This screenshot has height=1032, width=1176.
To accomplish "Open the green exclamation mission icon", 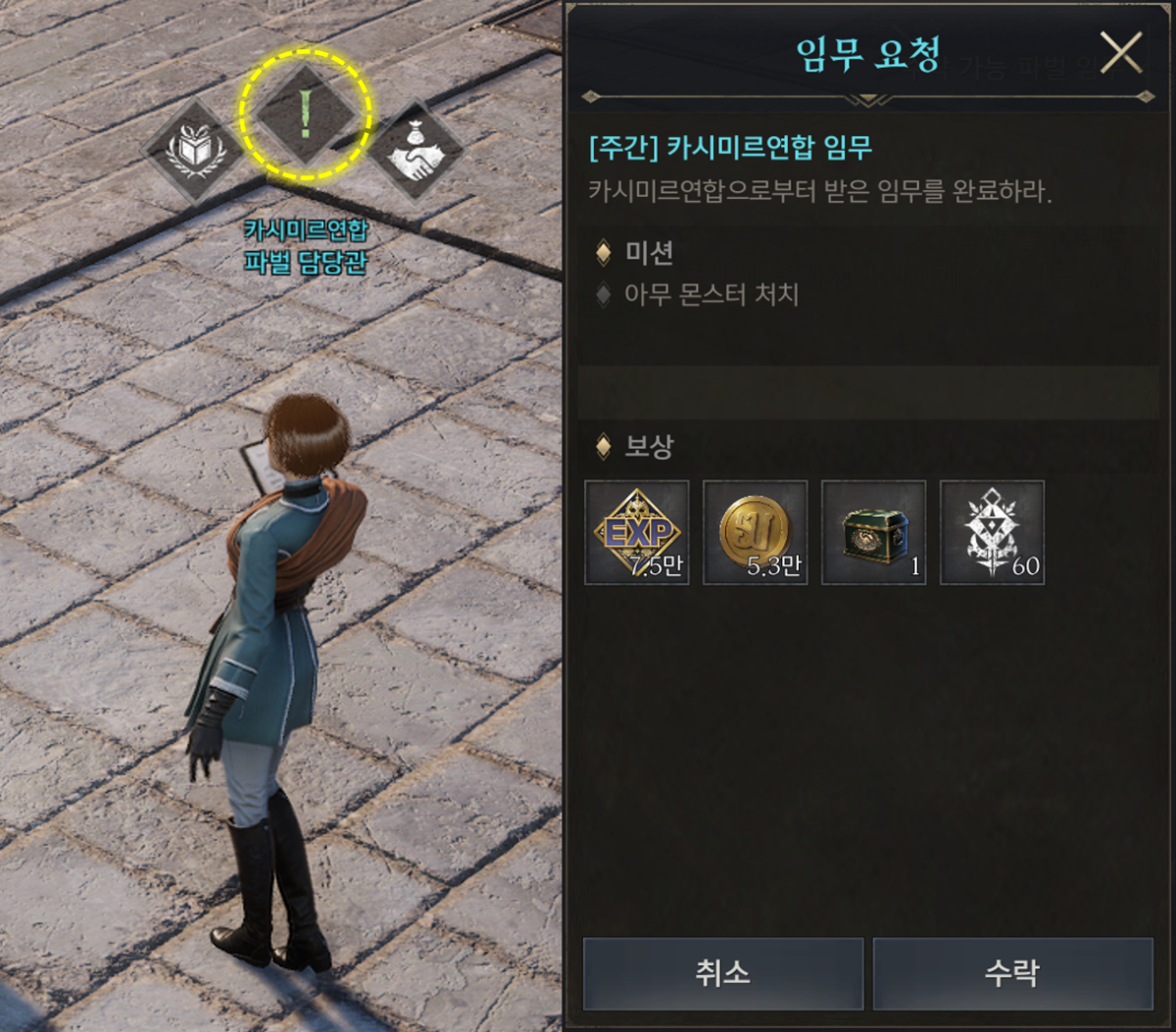I will point(306,115).
